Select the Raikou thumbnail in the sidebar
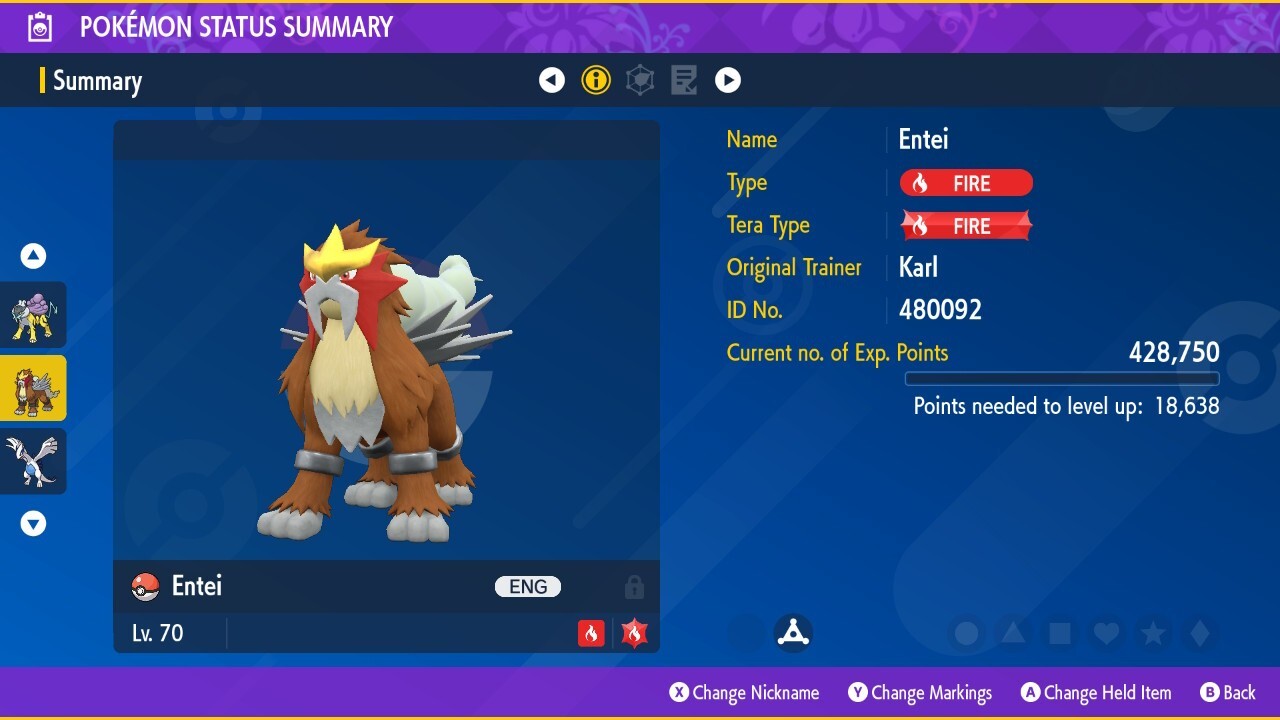This screenshot has height=720, width=1280. [33, 314]
